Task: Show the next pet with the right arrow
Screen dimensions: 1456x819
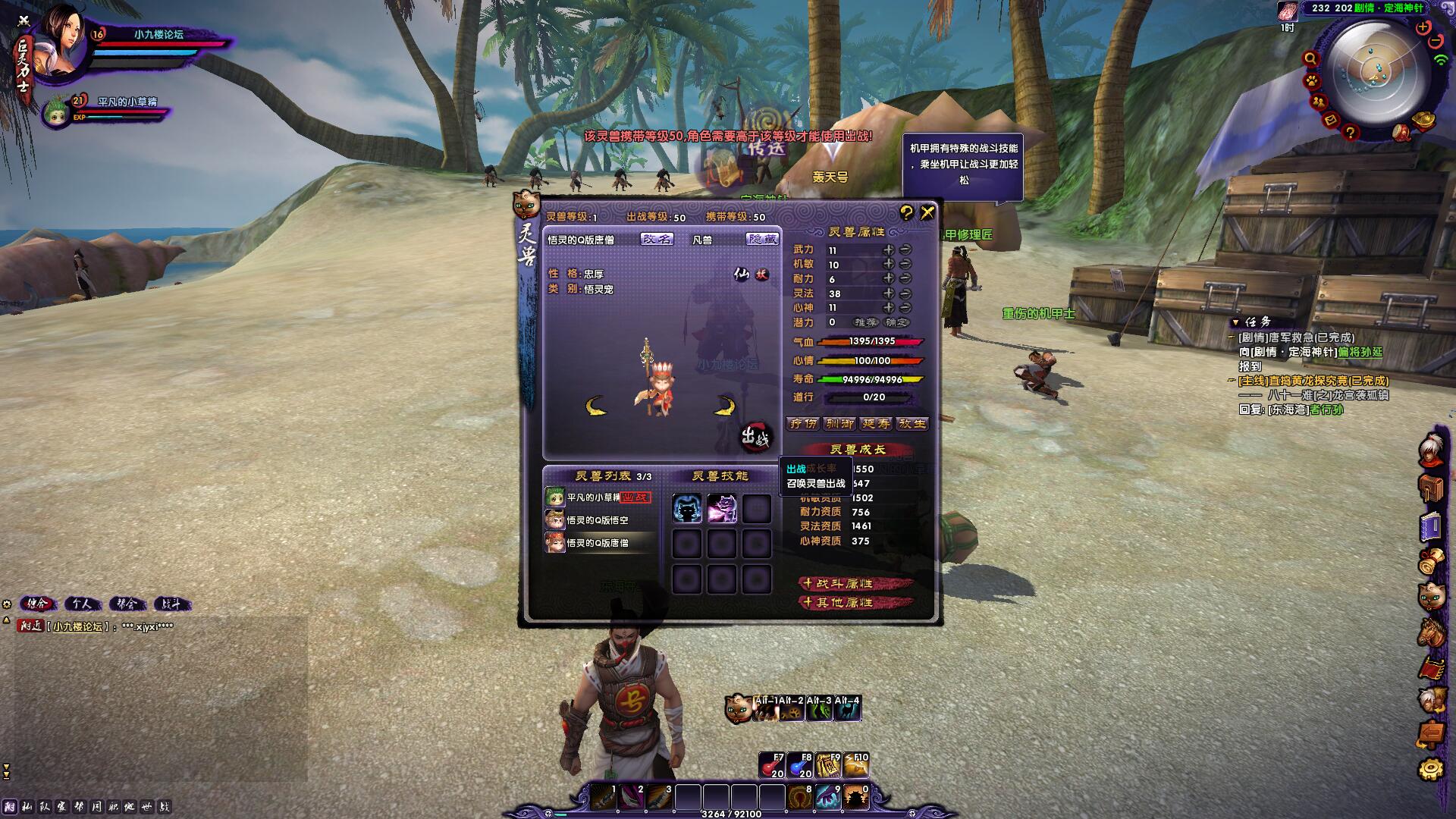Action: pos(725,406)
